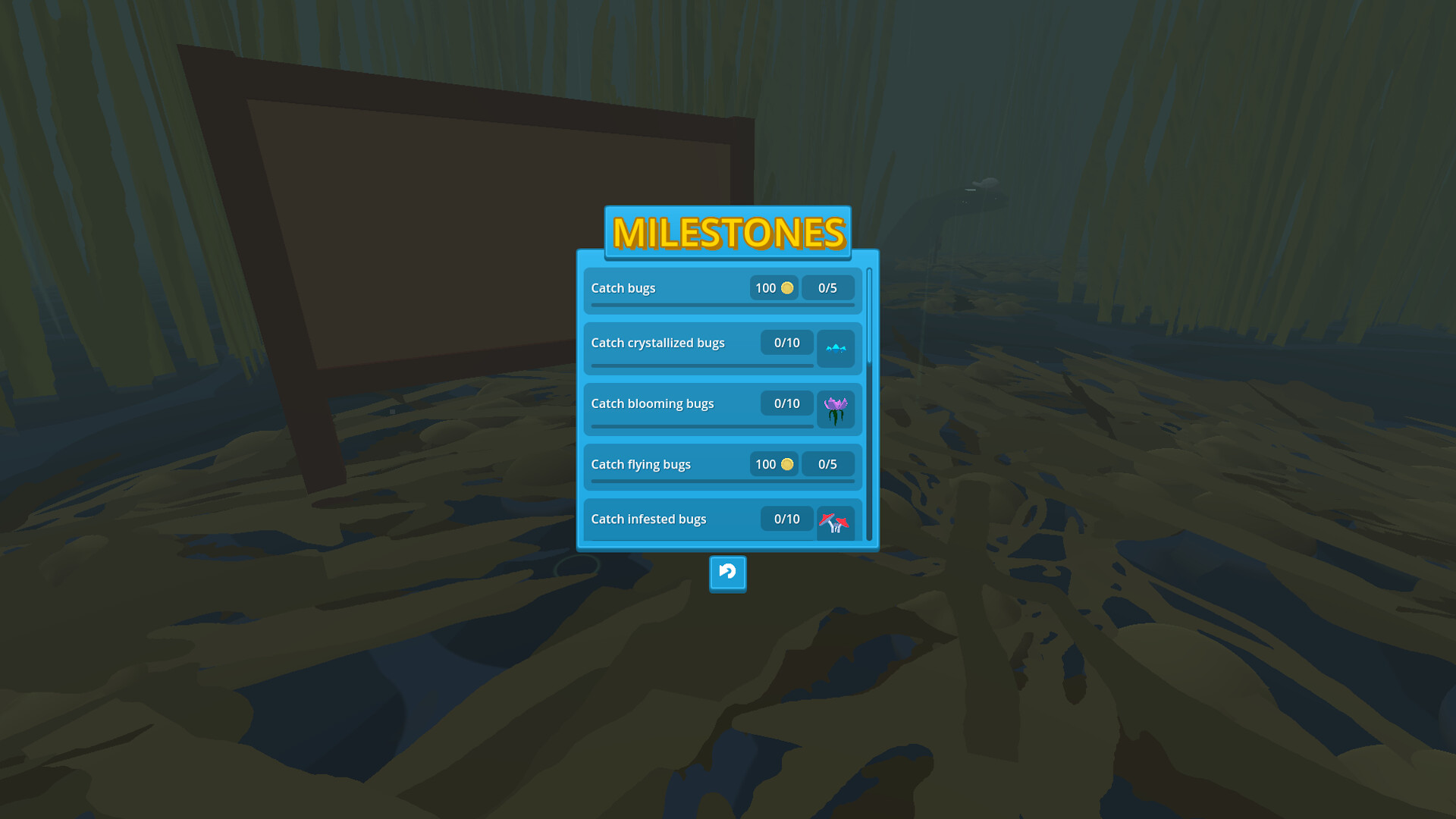Viewport: 1456px width, 819px height.
Task: Click the red mushroom infested bugs icon
Action: [x=836, y=522]
